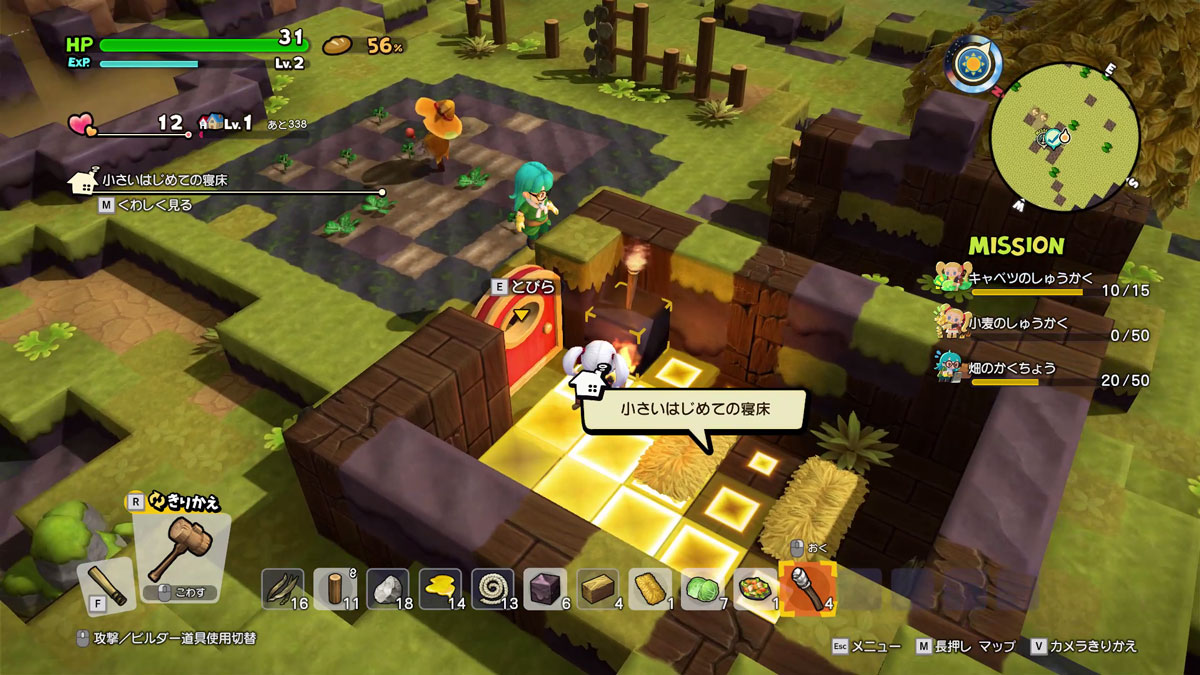
Task: Click the wooden stick weapon slot
Action: point(105,586)
